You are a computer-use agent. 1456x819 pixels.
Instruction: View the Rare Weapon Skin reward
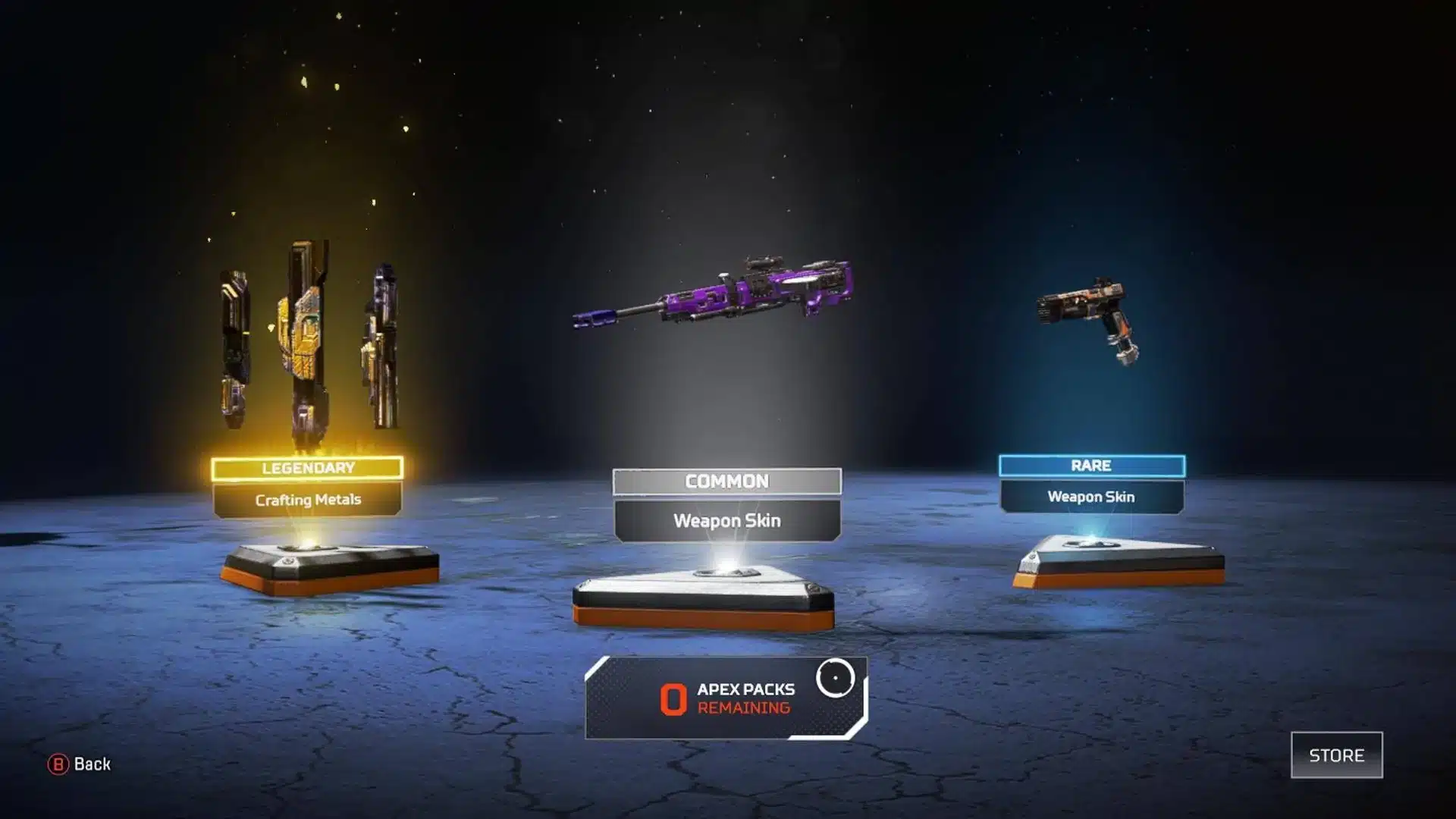(x=1091, y=484)
